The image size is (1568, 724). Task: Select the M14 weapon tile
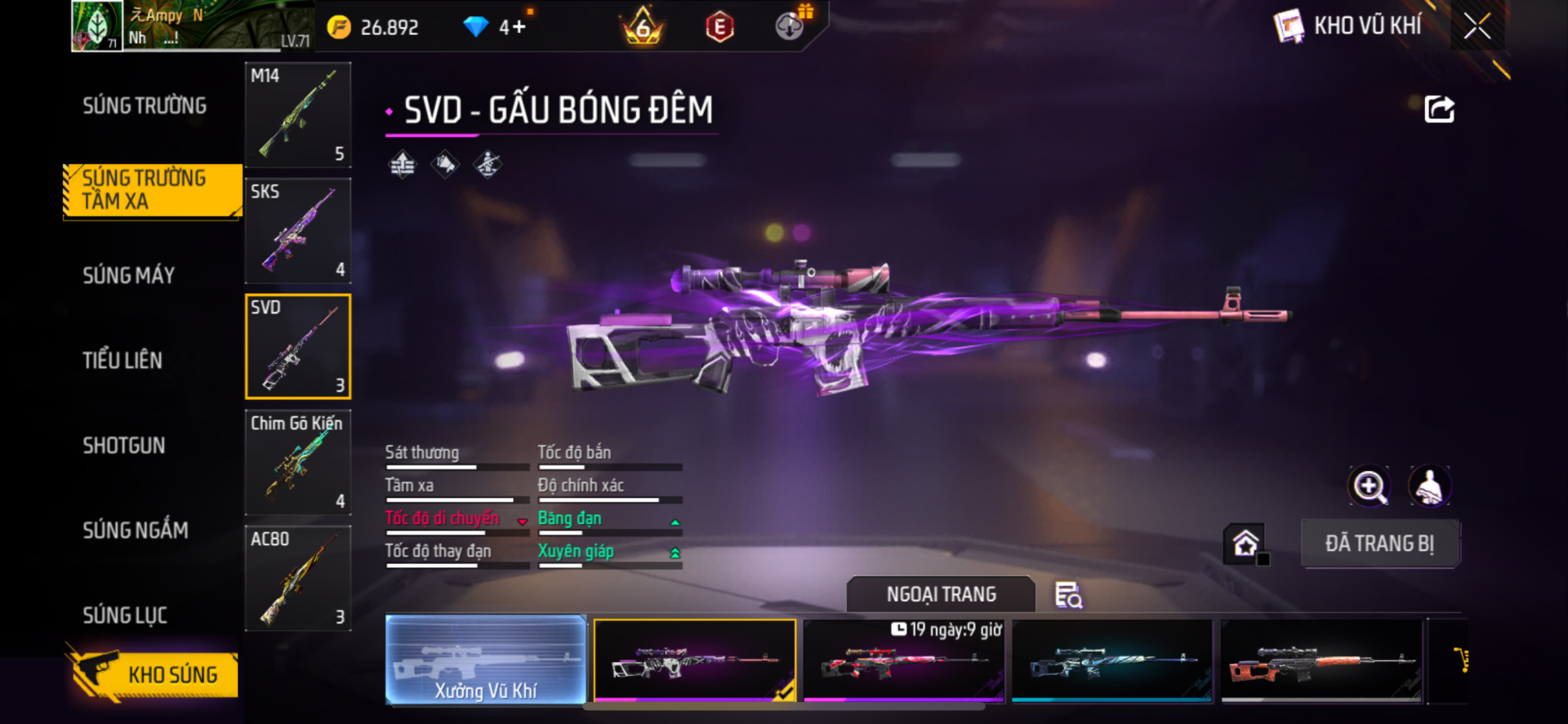pyautogui.click(x=298, y=115)
